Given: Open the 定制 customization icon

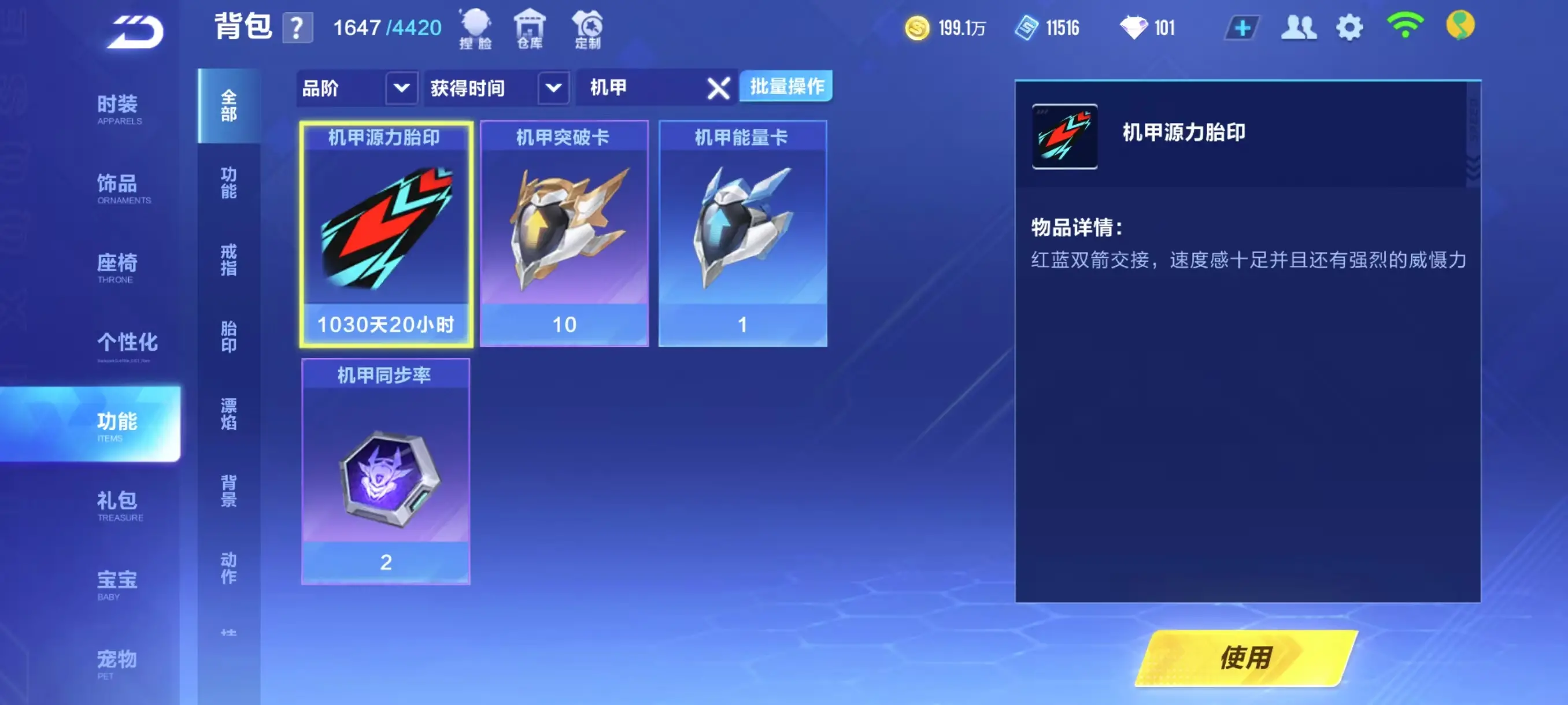Looking at the screenshot, I should [587, 28].
